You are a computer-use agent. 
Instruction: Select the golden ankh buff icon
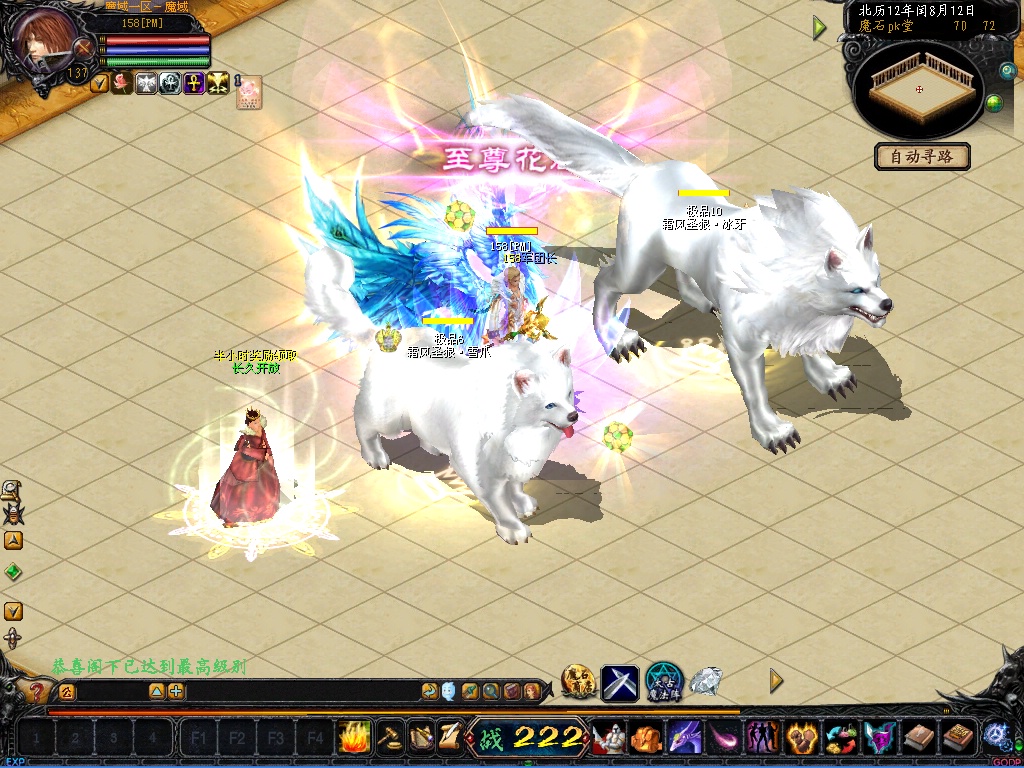click(x=194, y=84)
